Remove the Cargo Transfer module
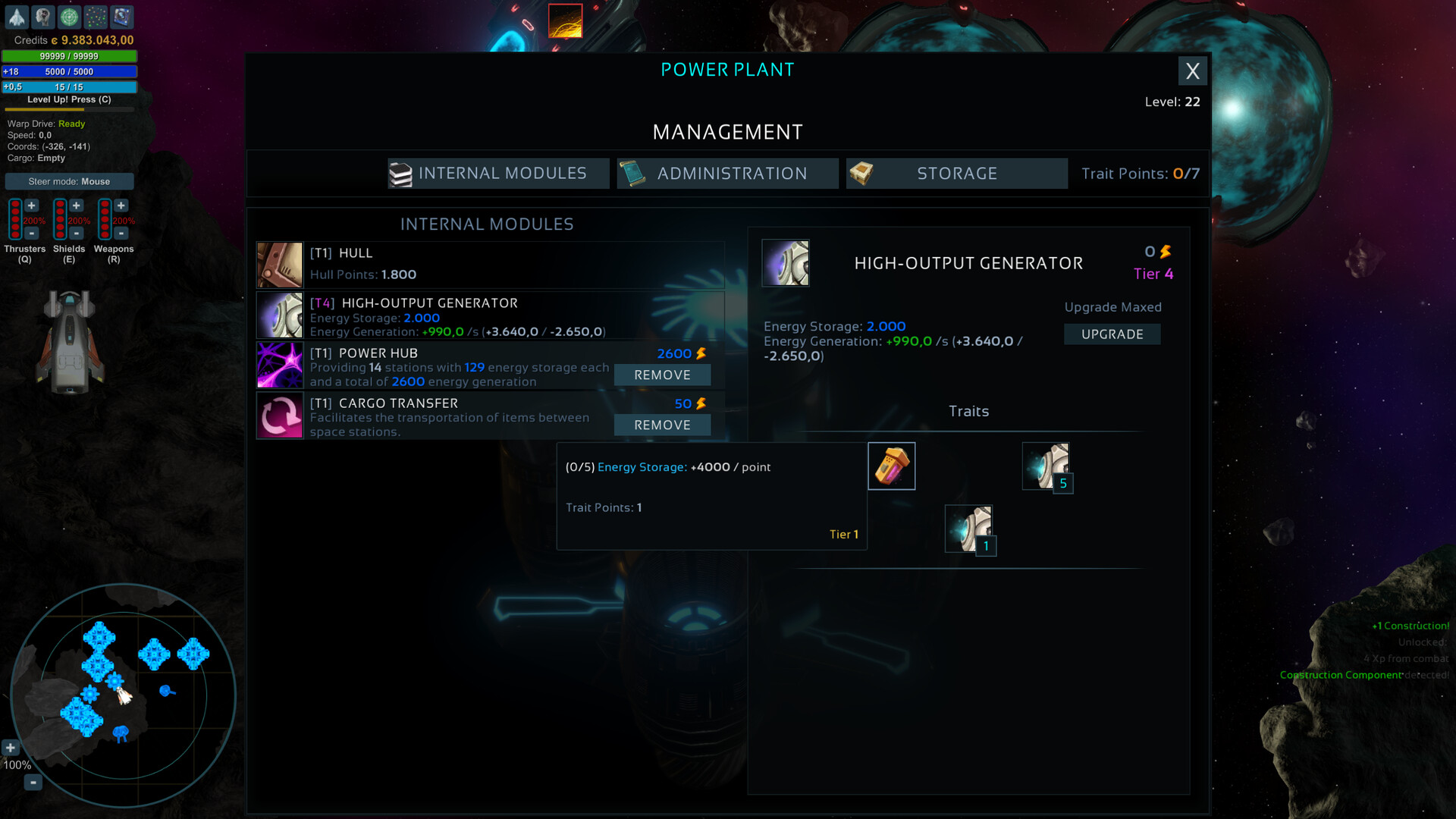The height and width of the screenshot is (819, 1456). click(x=661, y=425)
